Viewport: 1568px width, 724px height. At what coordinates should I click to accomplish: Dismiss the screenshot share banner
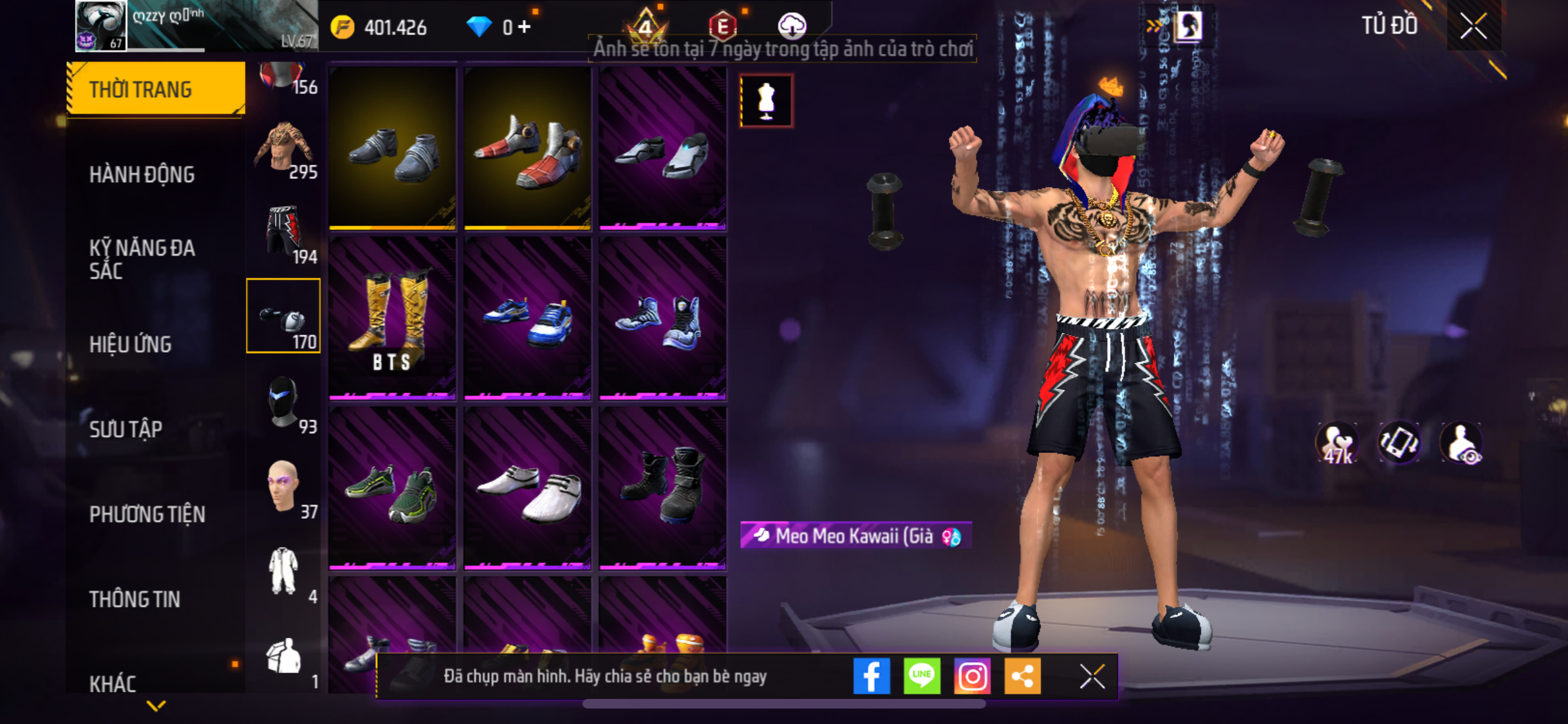click(1092, 676)
